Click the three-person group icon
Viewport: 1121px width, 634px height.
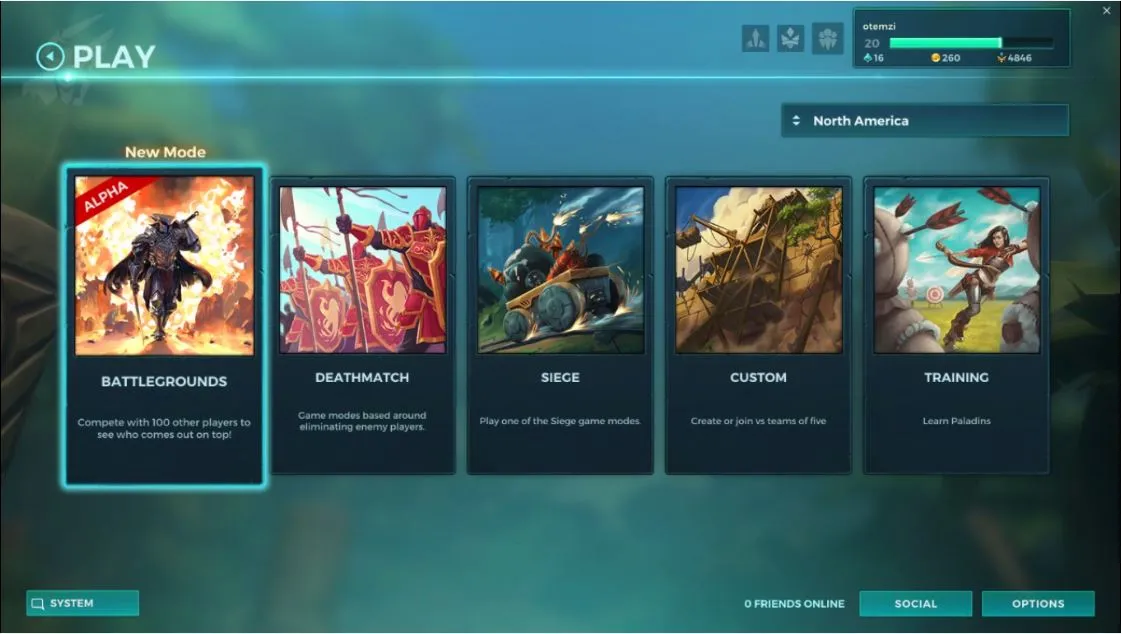click(x=827, y=39)
